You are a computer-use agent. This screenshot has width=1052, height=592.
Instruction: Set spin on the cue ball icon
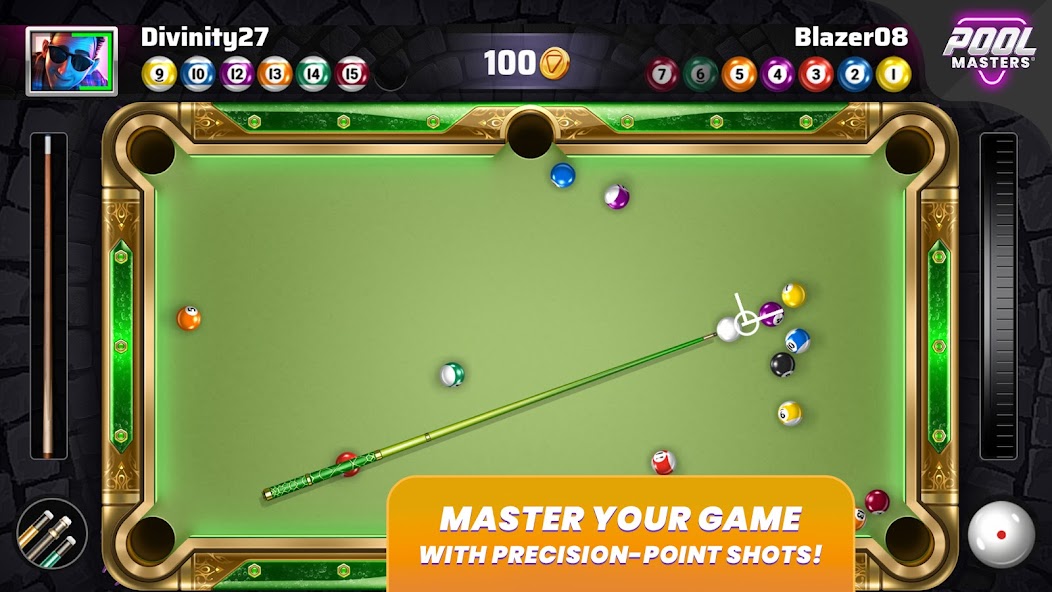pyautogui.click(x=1001, y=534)
